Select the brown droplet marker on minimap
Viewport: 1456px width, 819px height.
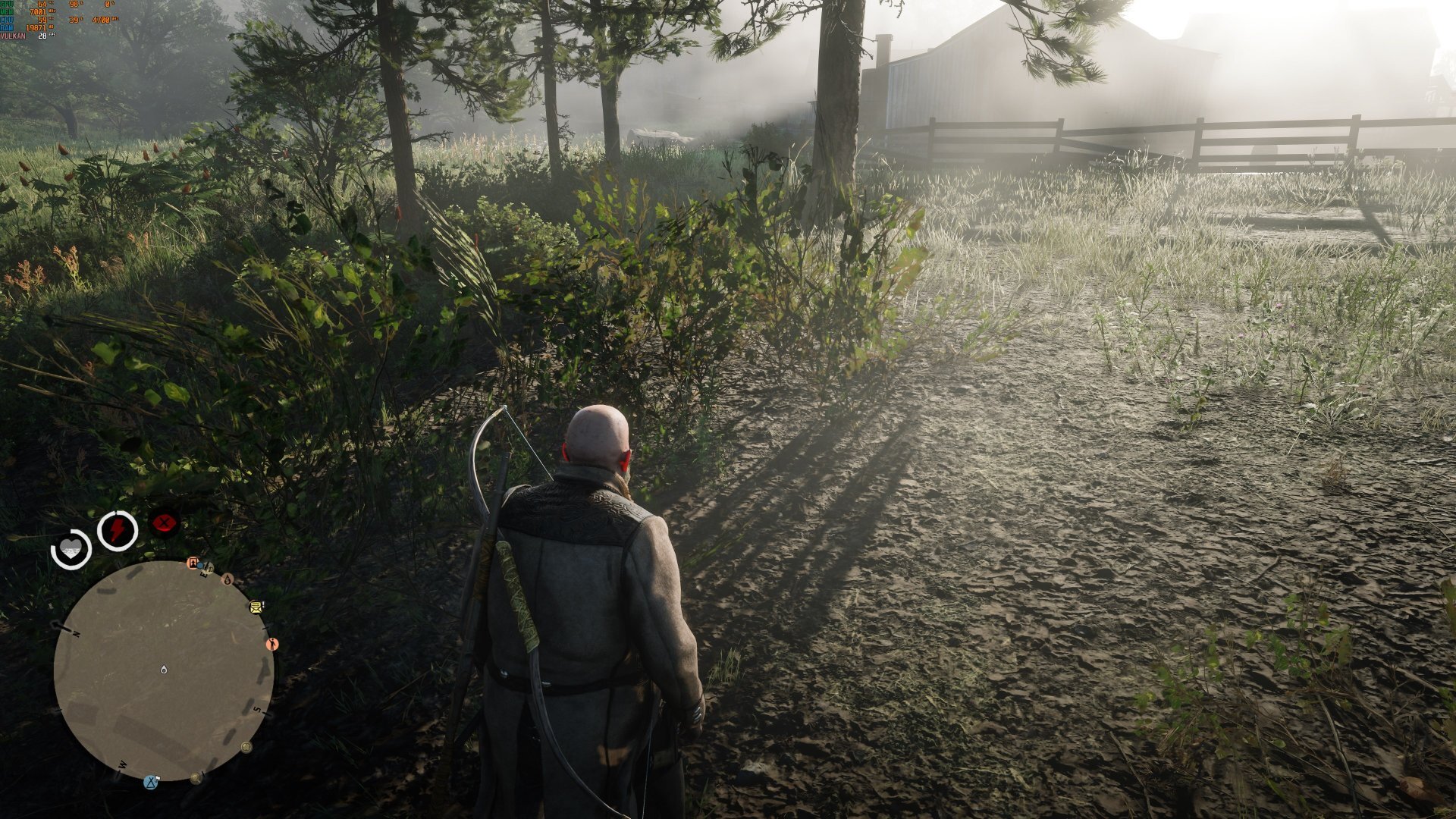tap(227, 579)
